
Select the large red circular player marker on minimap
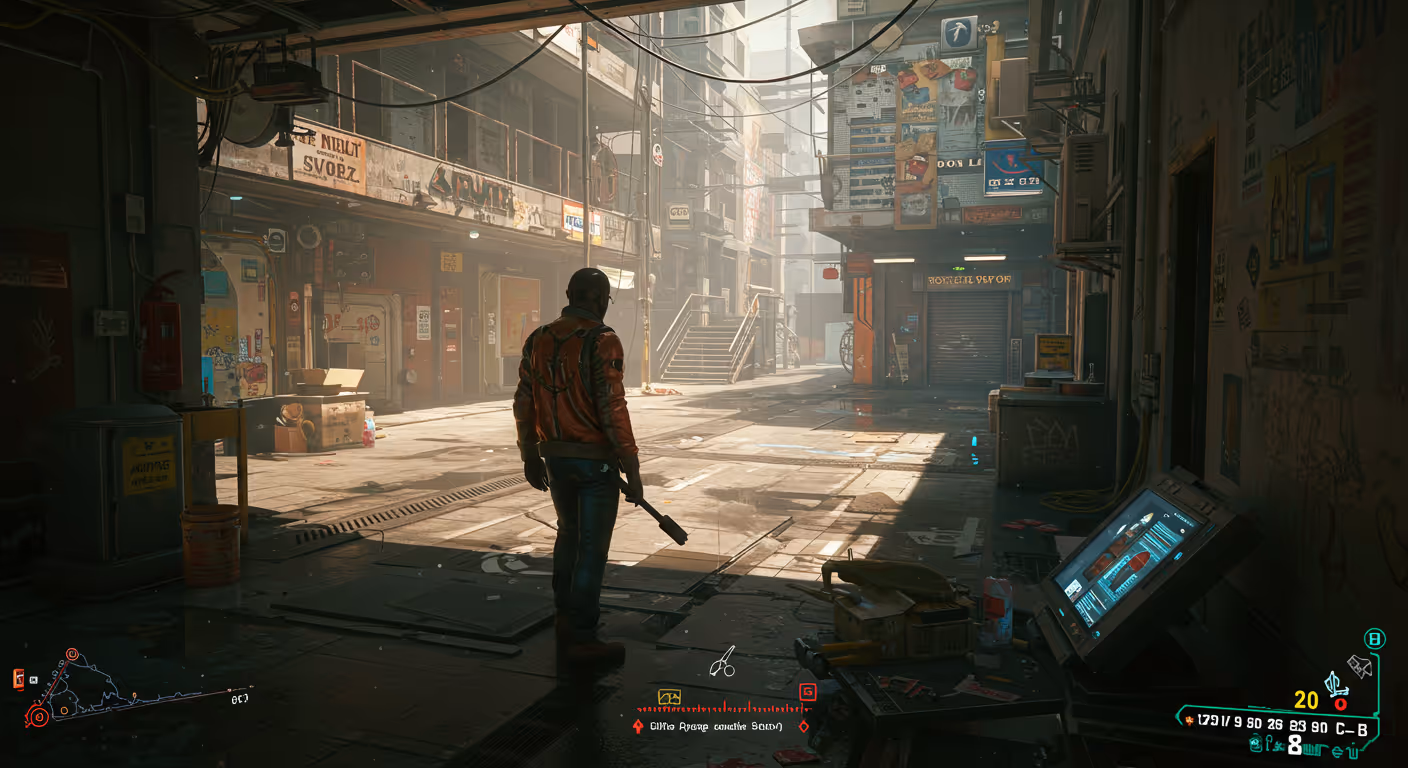38,716
